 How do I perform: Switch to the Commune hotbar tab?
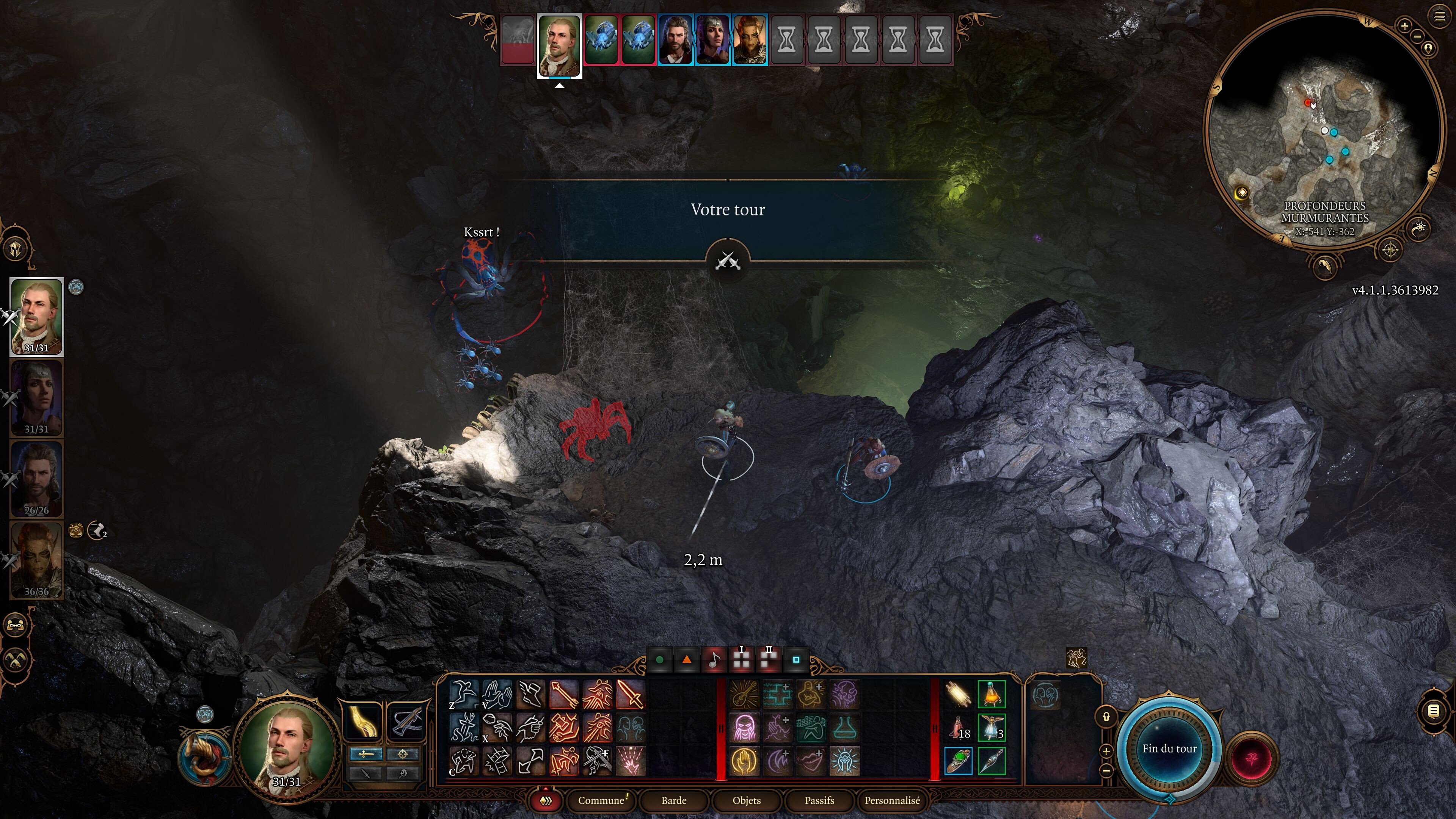pos(601,800)
